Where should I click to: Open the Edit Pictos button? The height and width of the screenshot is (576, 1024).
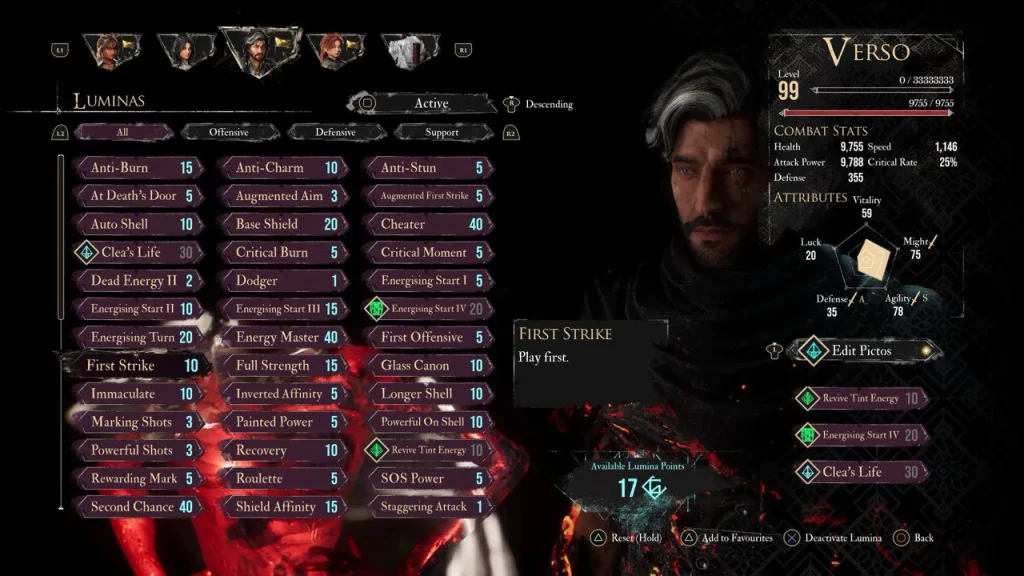[x=861, y=351]
